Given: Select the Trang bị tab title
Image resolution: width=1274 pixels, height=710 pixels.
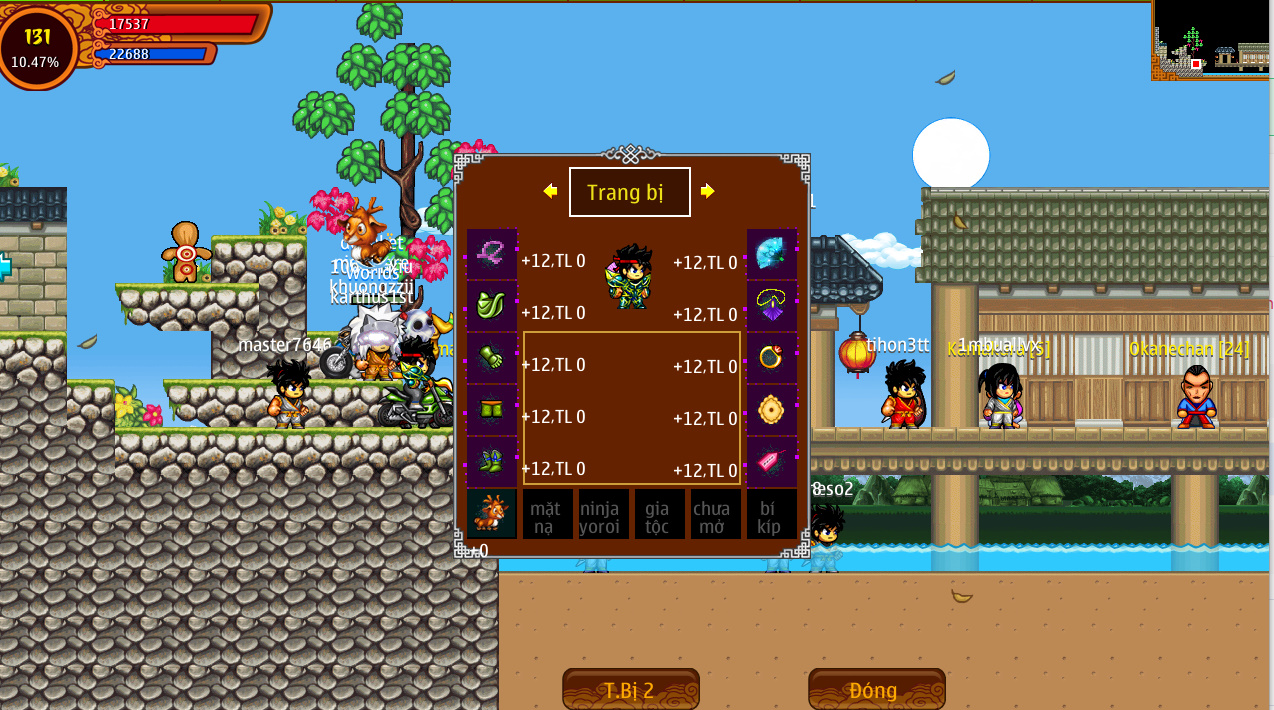Looking at the screenshot, I should click(629, 192).
